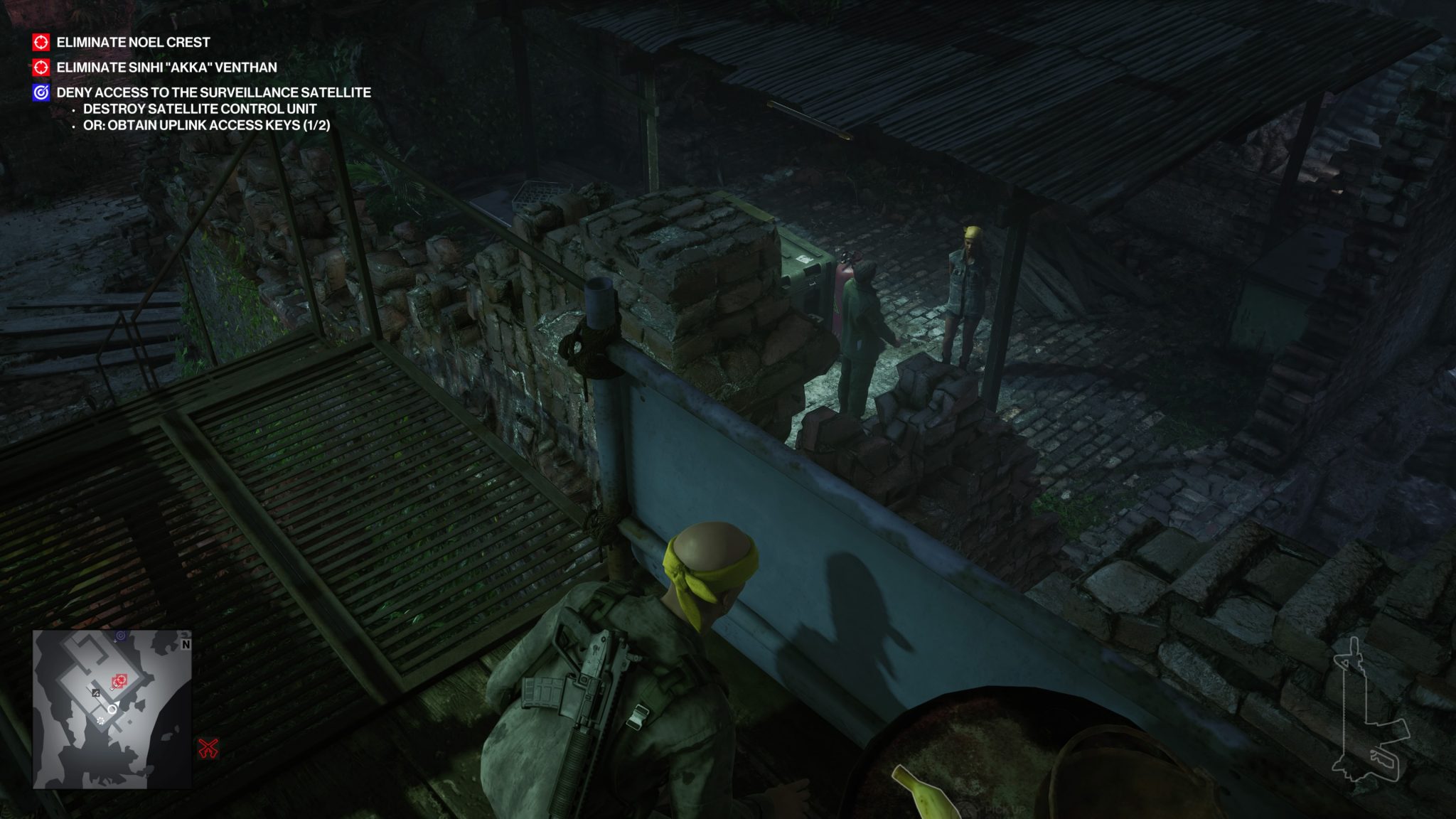Select the dark camera square icon on the minimap
Image resolution: width=1456 pixels, height=819 pixels.
[96, 693]
